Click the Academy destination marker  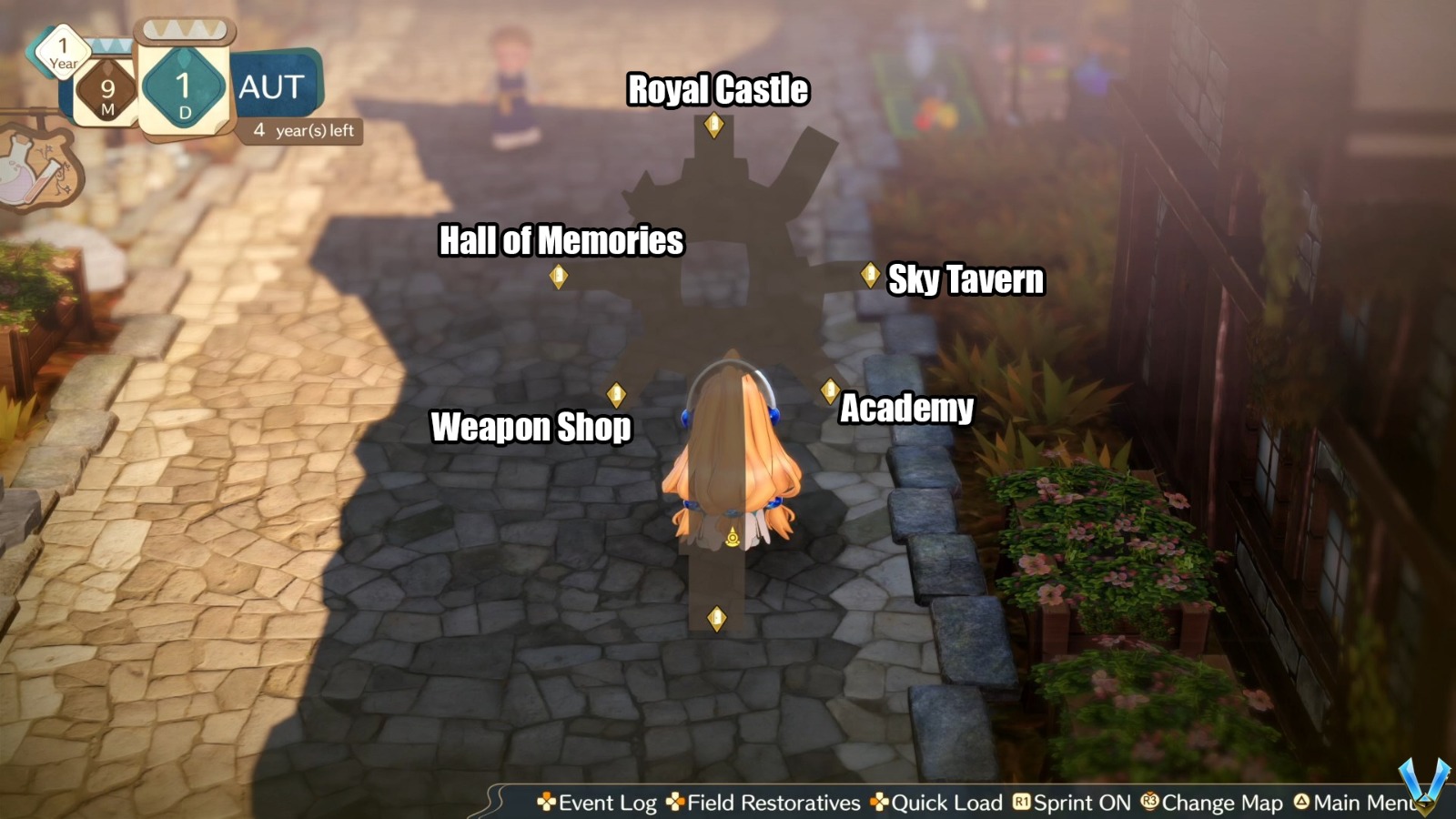828,389
